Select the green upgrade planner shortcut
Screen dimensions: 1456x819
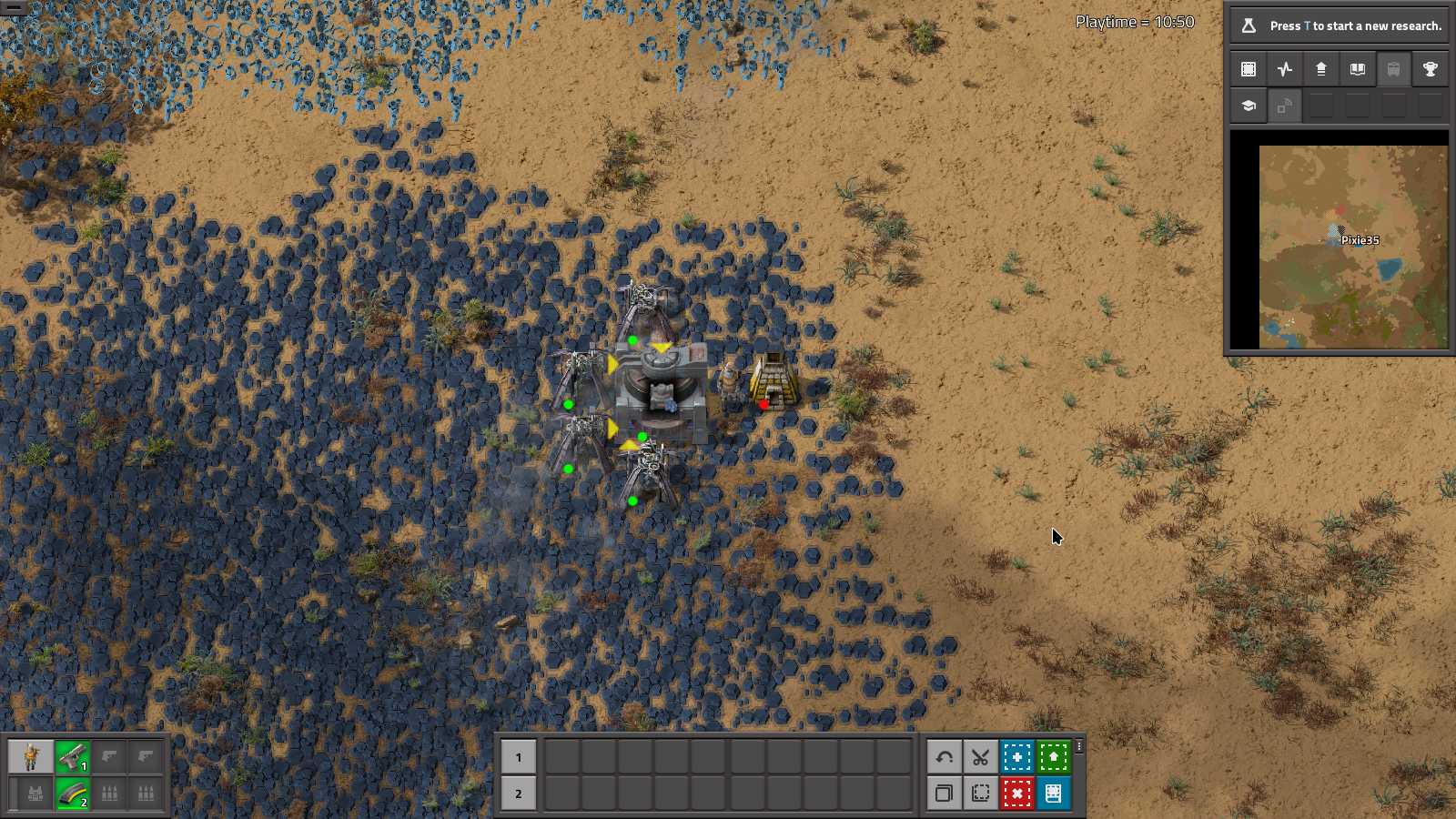[x=1053, y=757]
